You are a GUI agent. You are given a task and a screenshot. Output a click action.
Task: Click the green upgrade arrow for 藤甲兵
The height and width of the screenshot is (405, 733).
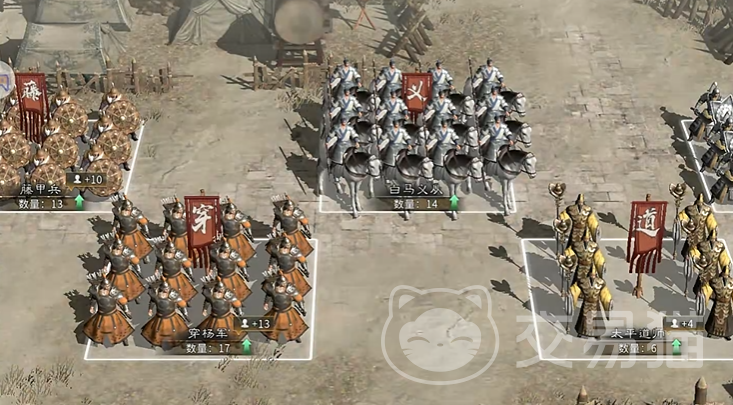click(x=79, y=203)
